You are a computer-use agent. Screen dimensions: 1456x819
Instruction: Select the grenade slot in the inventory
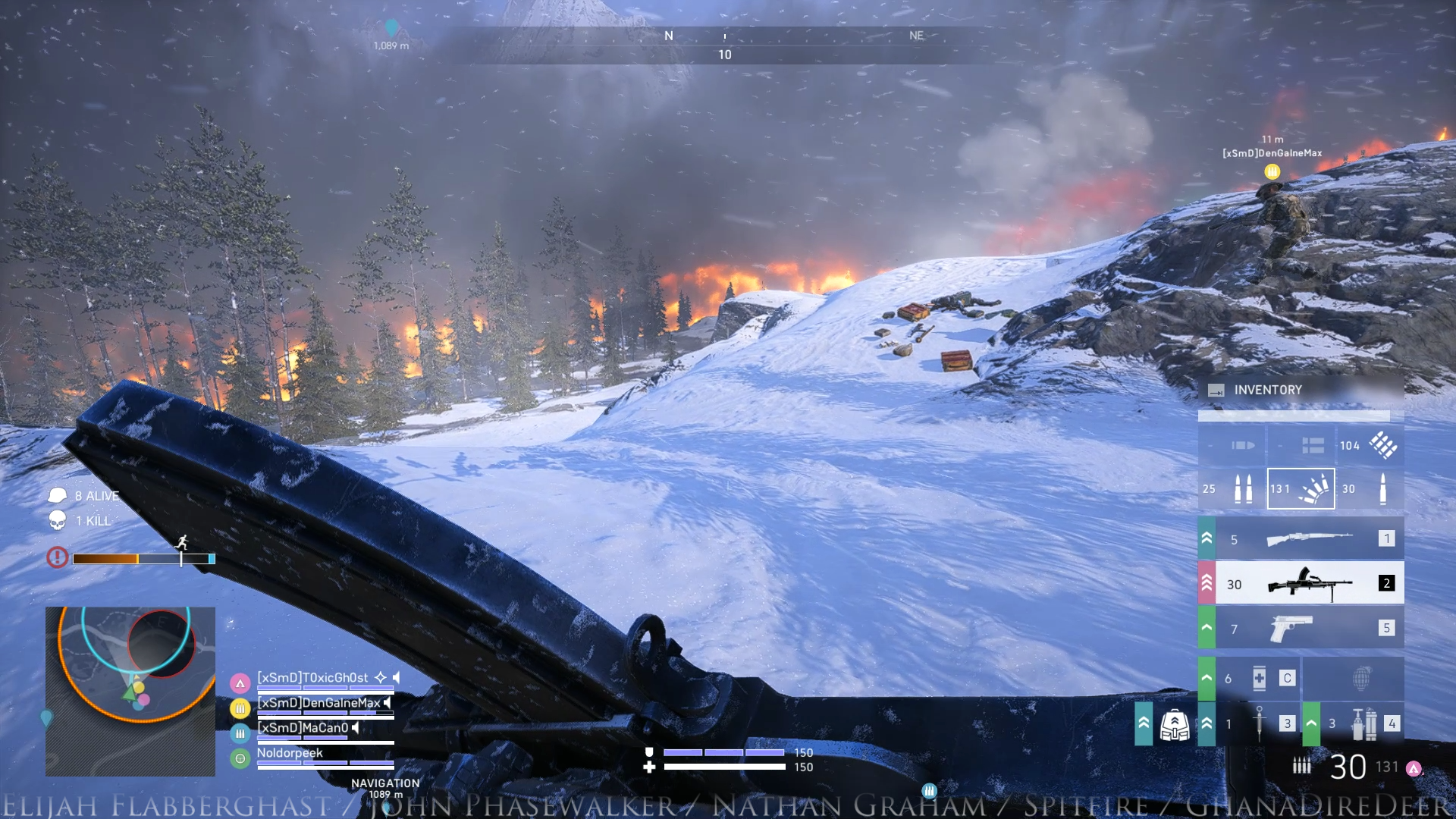(1363, 677)
